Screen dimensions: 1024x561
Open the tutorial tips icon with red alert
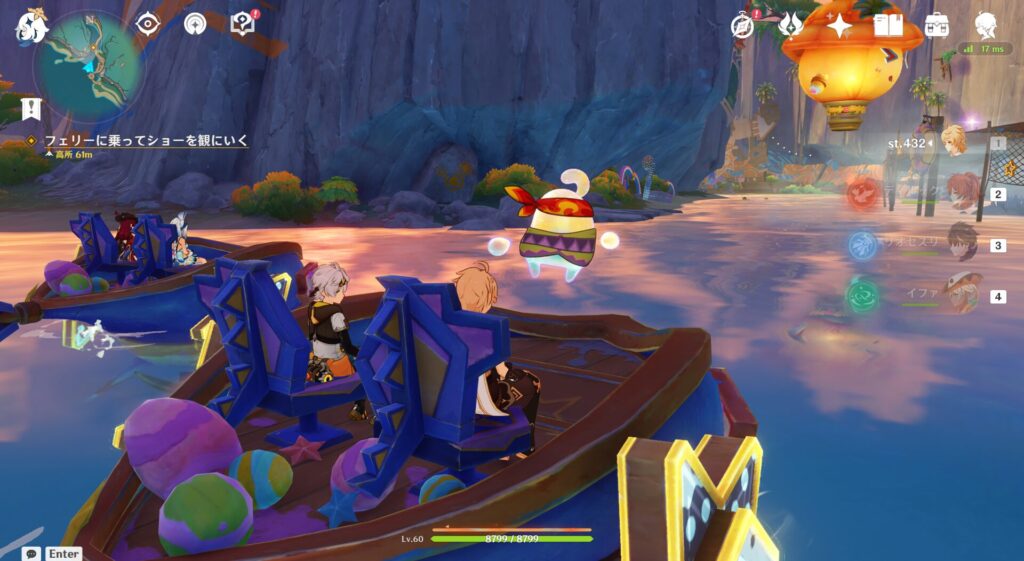pos(243,23)
